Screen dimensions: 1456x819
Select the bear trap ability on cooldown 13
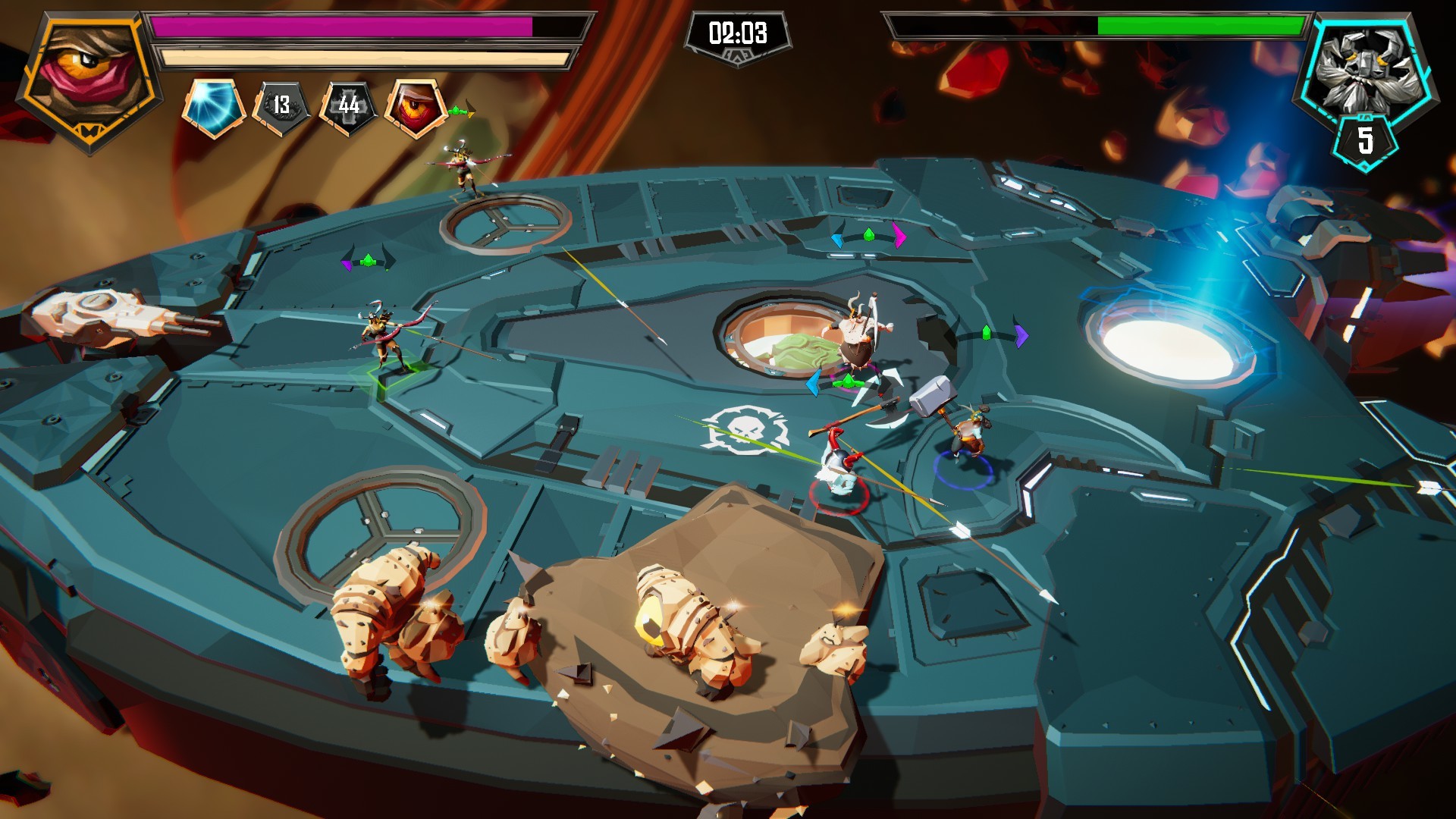pyautogui.click(x=281, y=106)
